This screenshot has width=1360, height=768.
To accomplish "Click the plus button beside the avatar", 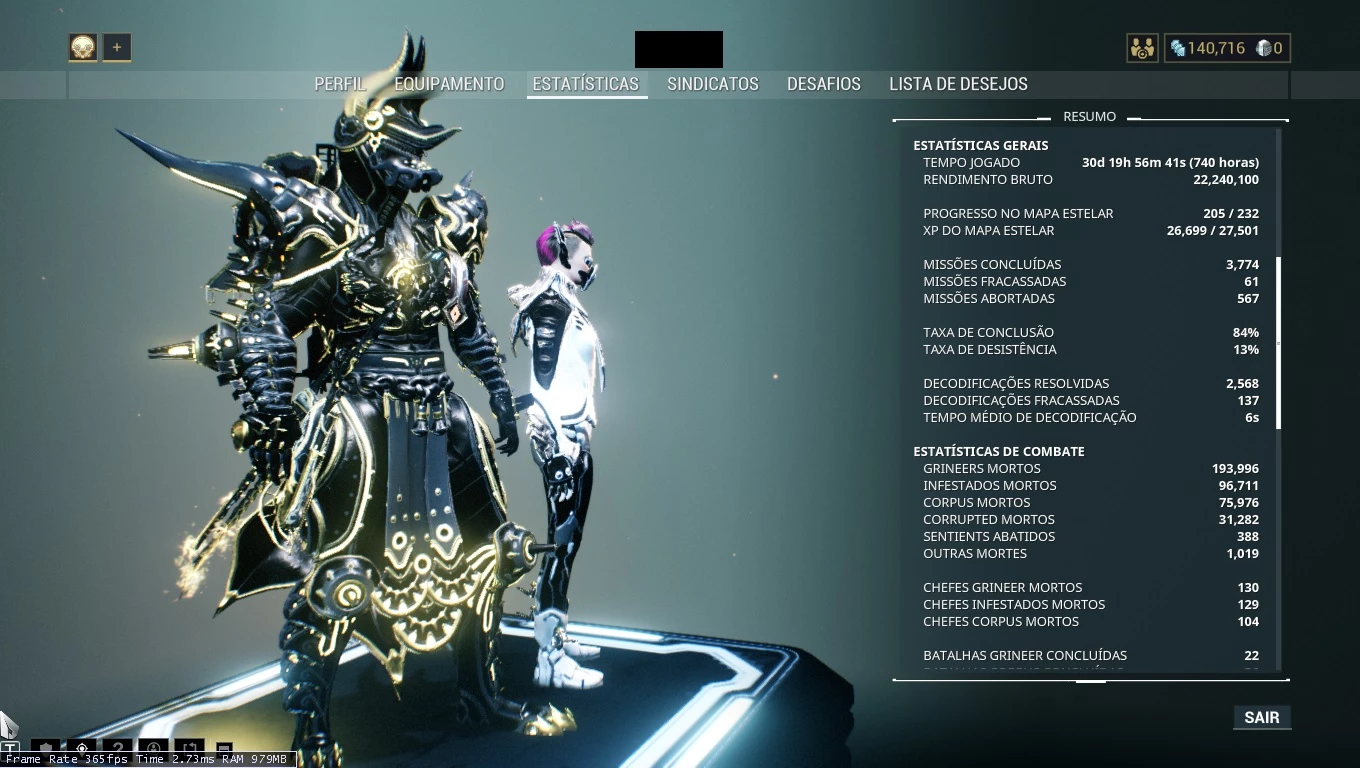I will pos(117,47).
